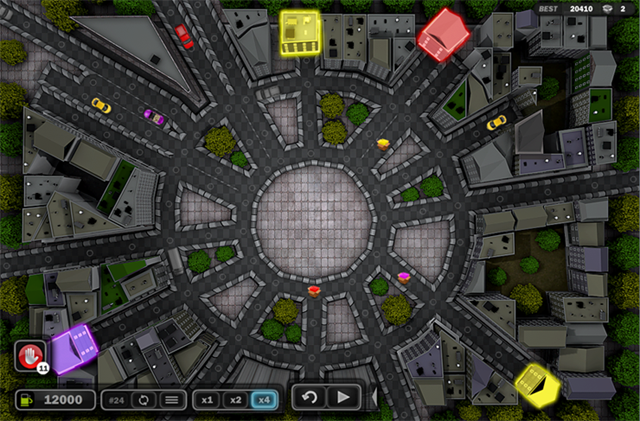Image resolution: width=640 pixels, height=421 pixels.
Task: Select the red stop hand tool
Action: [30, 355]
